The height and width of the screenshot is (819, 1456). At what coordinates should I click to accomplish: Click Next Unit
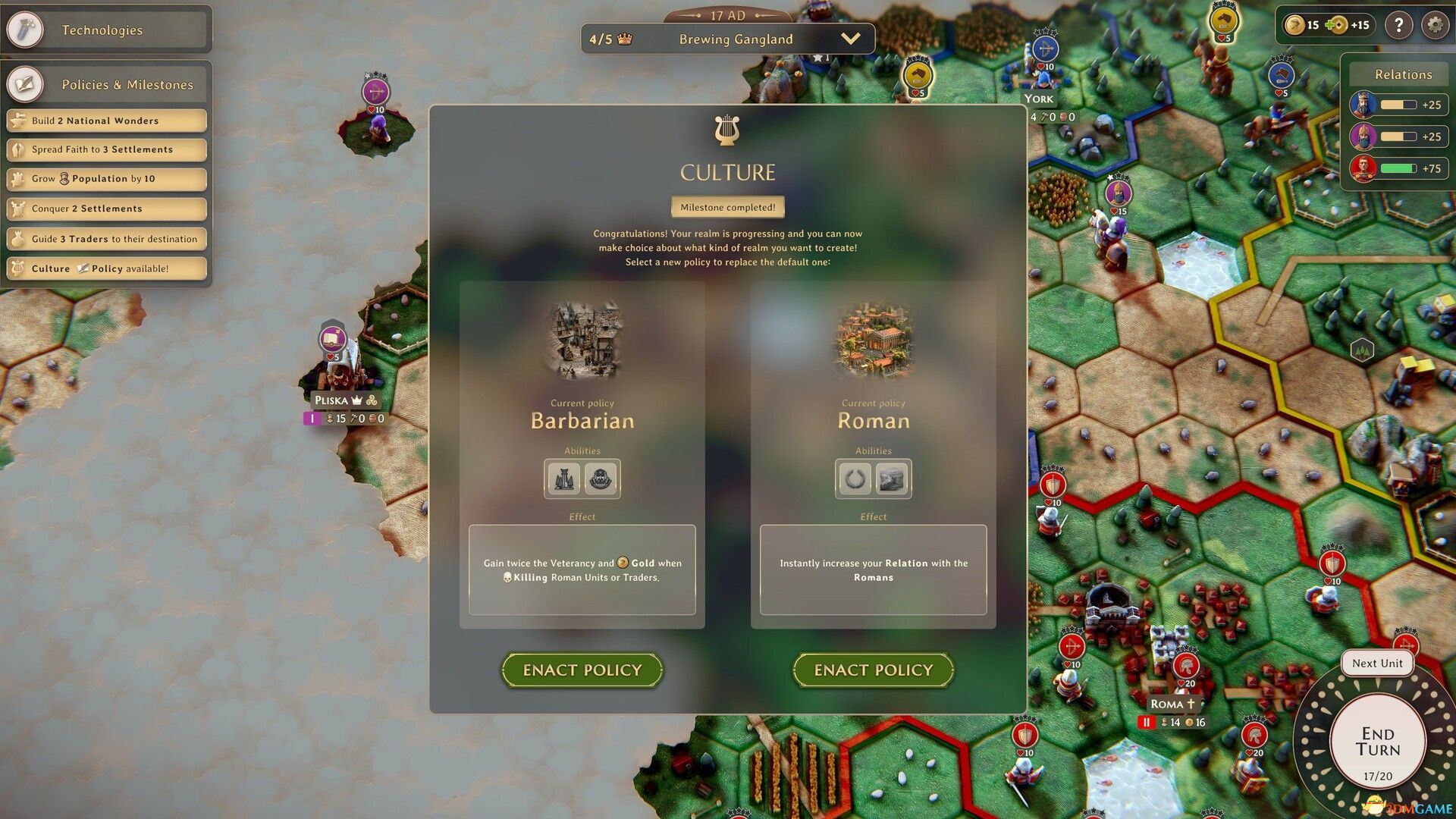coord(1377,663)
